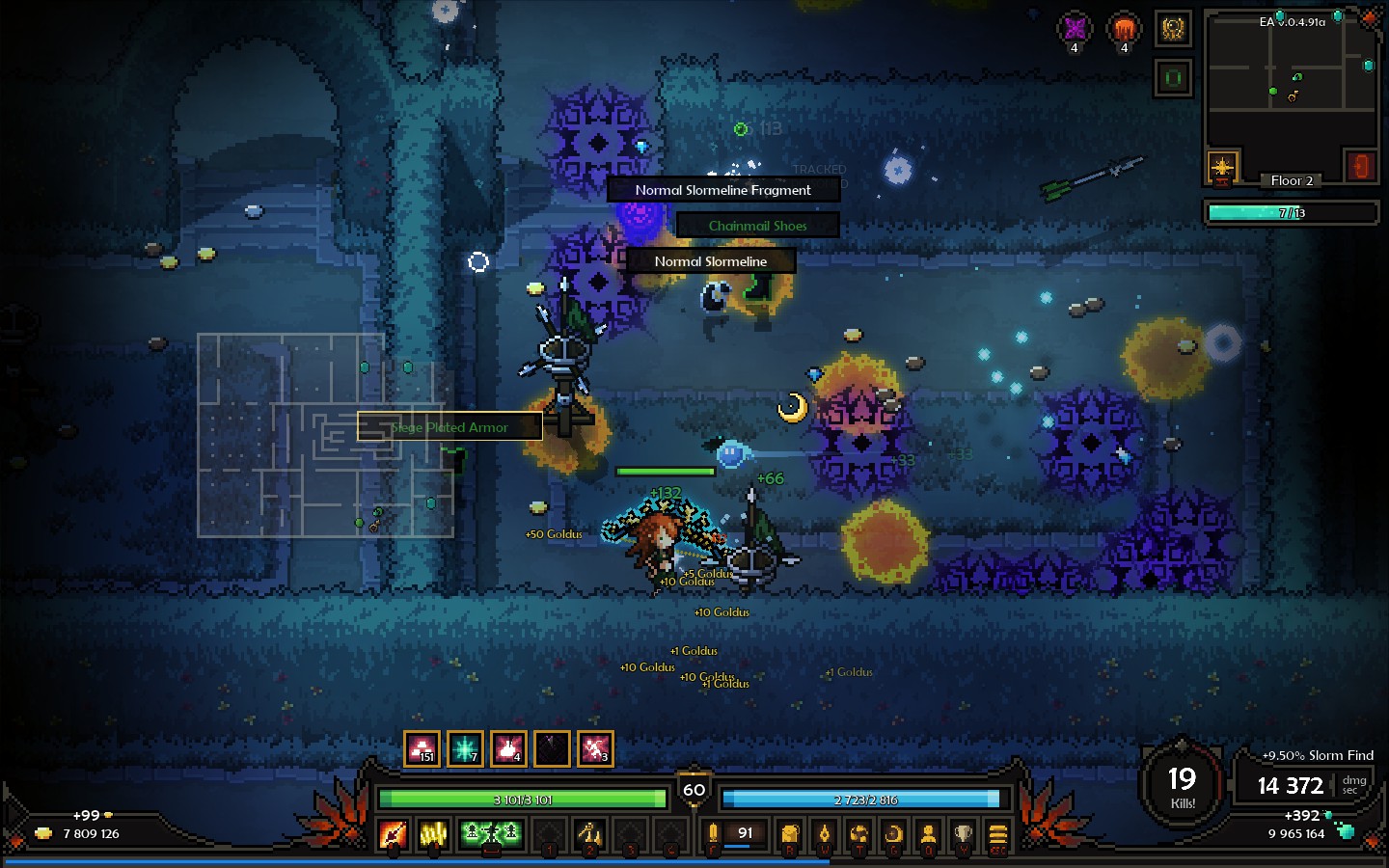1389x868 pixels.
Task: Open the Floor 2 label under the minimap
Action: click(1292, 180)
